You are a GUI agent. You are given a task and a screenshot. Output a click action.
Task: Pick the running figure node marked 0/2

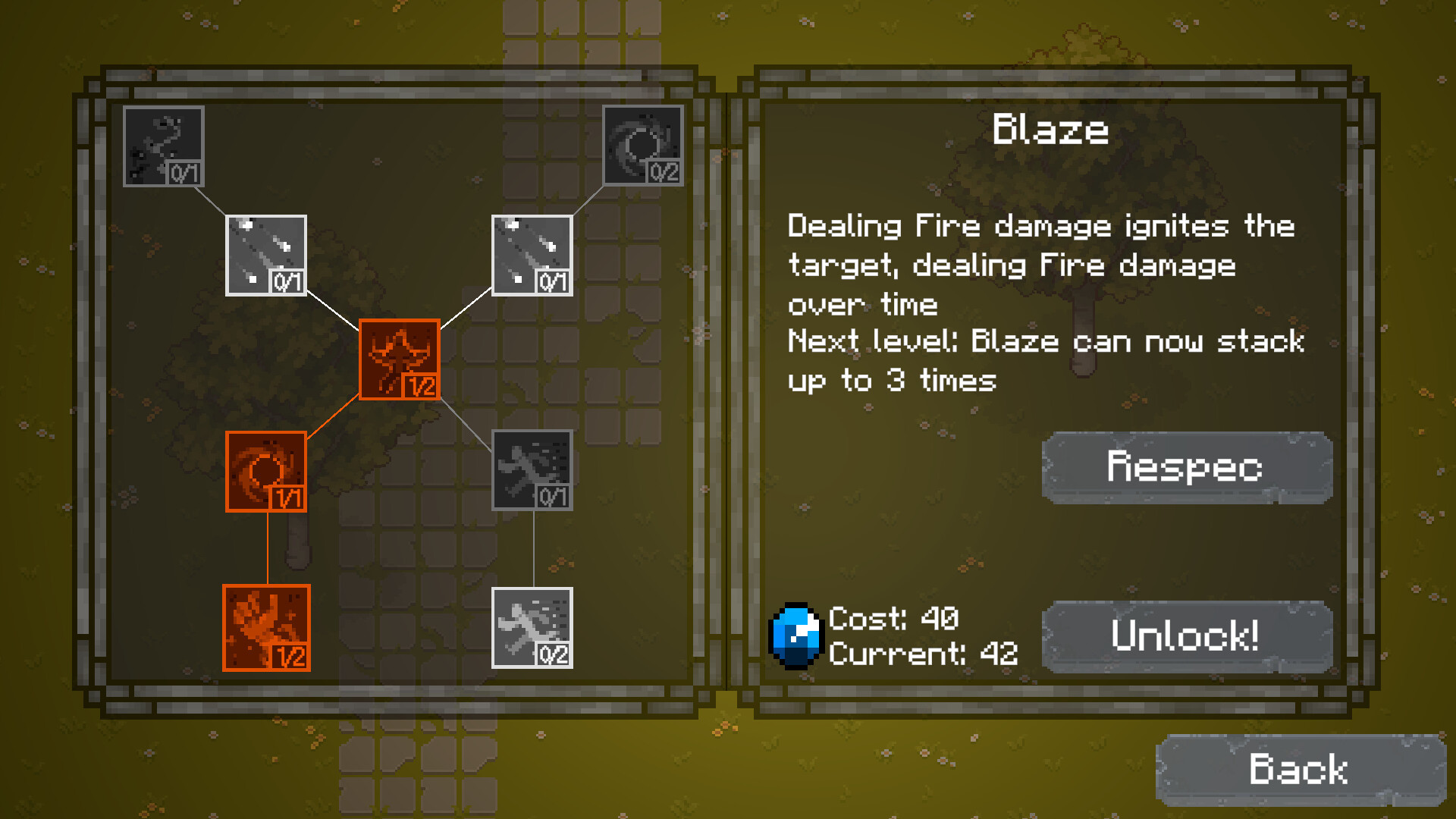[532, 627]
